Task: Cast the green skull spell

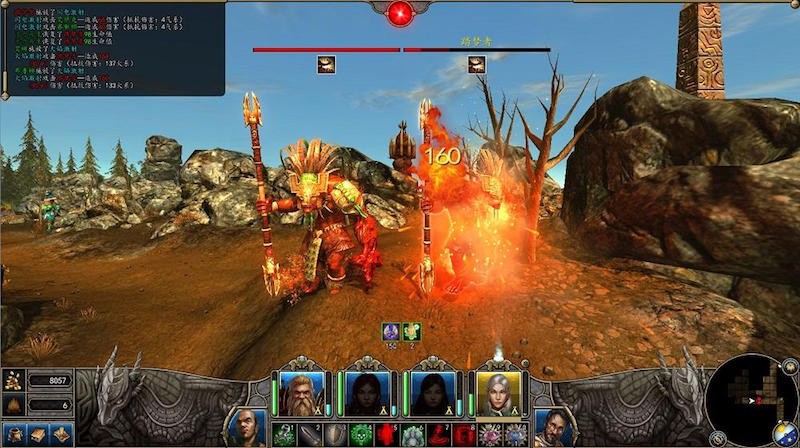Action: click(361, 435)
